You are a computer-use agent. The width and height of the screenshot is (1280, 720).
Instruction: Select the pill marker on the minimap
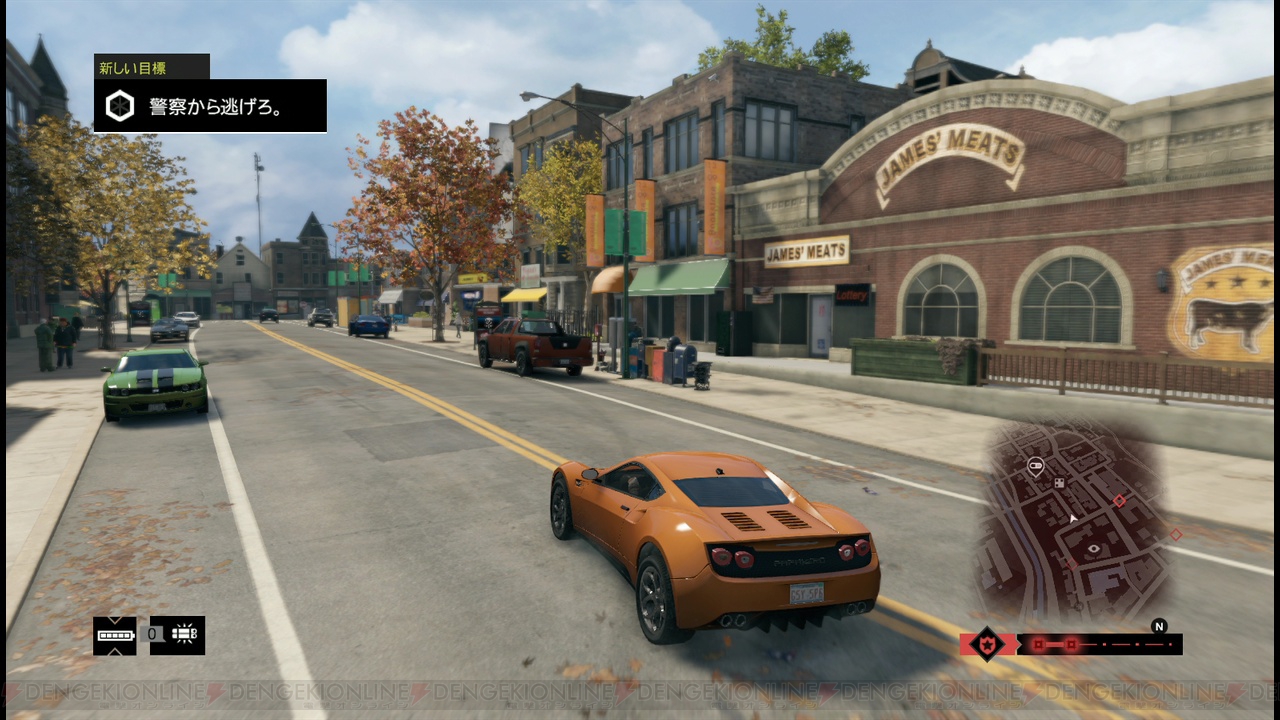[x=1035, y=464]
